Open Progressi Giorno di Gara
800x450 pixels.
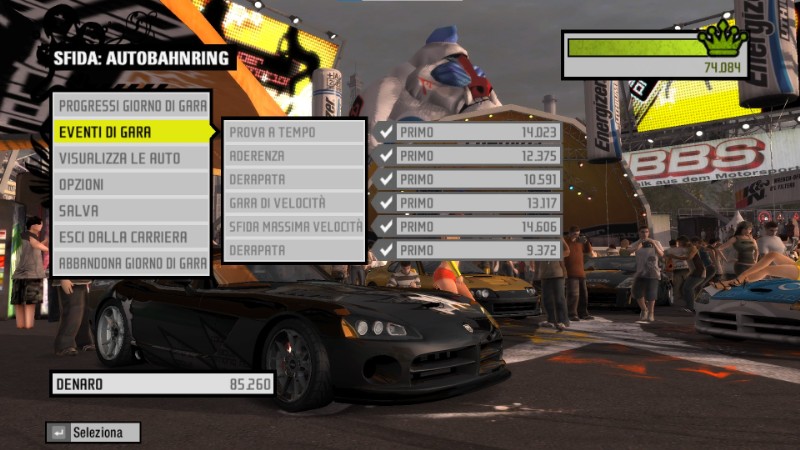point(131,106)
